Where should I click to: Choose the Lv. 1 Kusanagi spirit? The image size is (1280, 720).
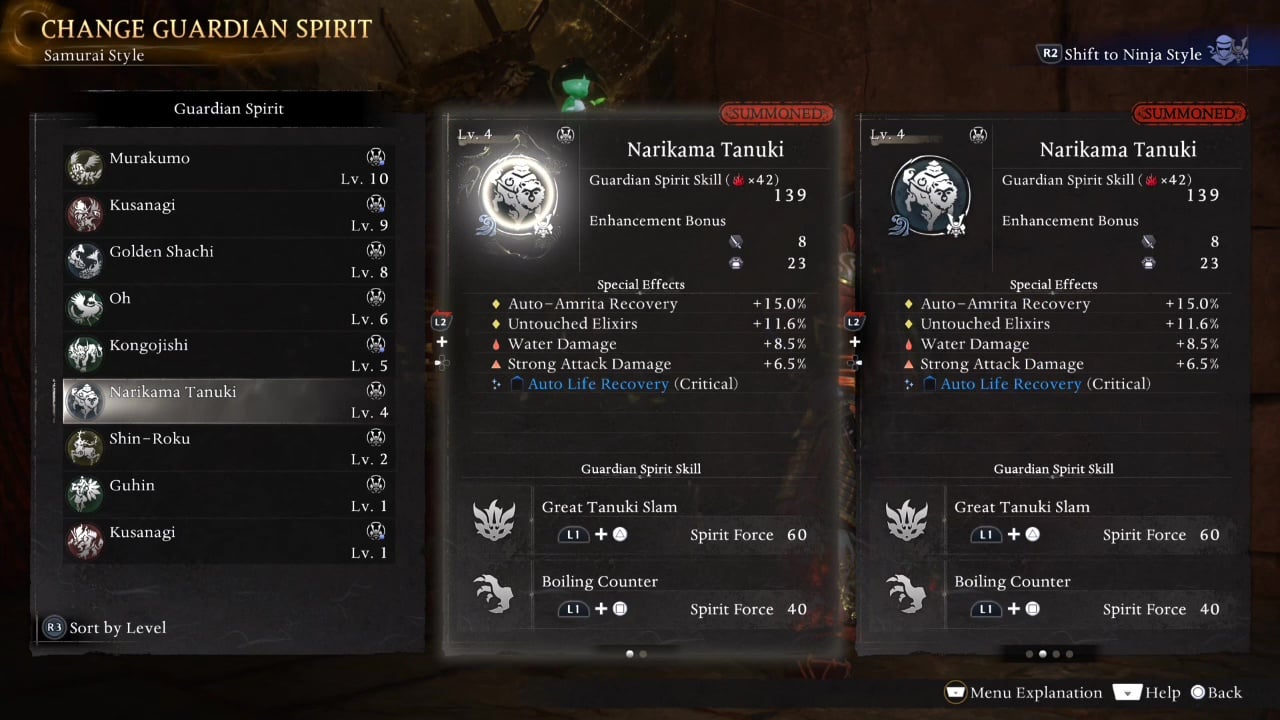[x=228, y=541]
